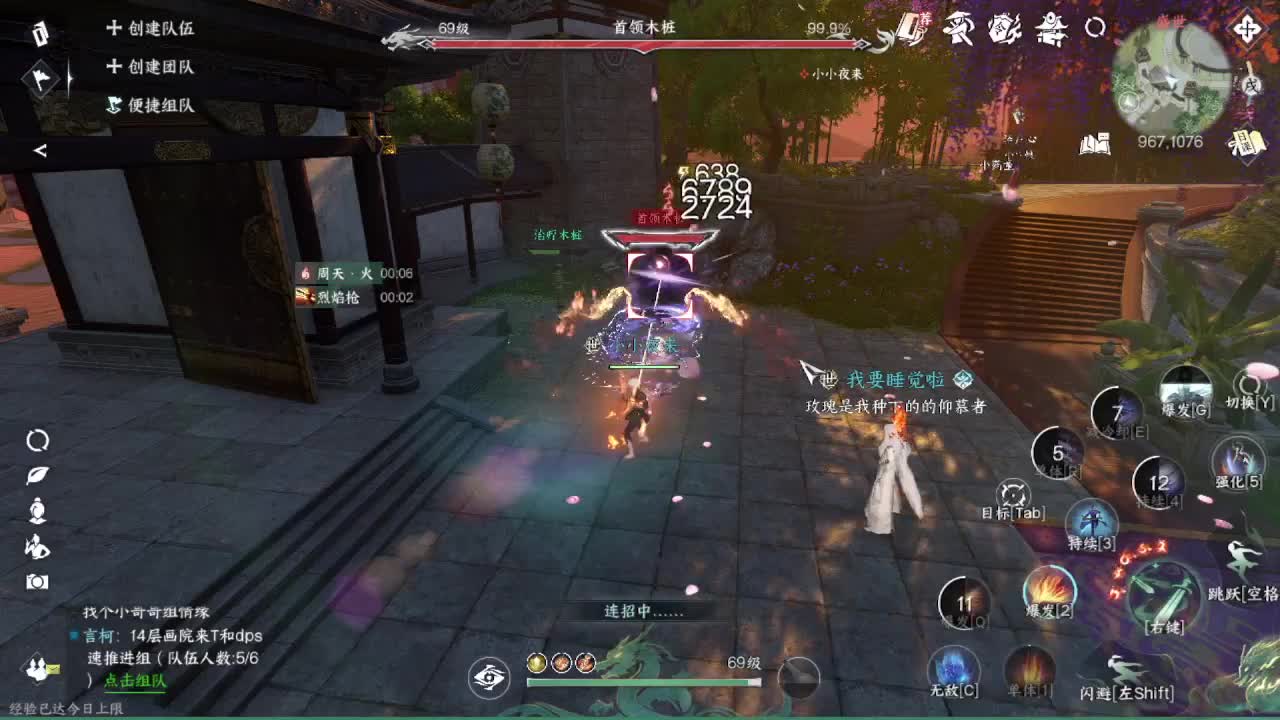1280x720 pixels.
Task: Expand the minimap via the cross icon
Action: pos(1247,30)
